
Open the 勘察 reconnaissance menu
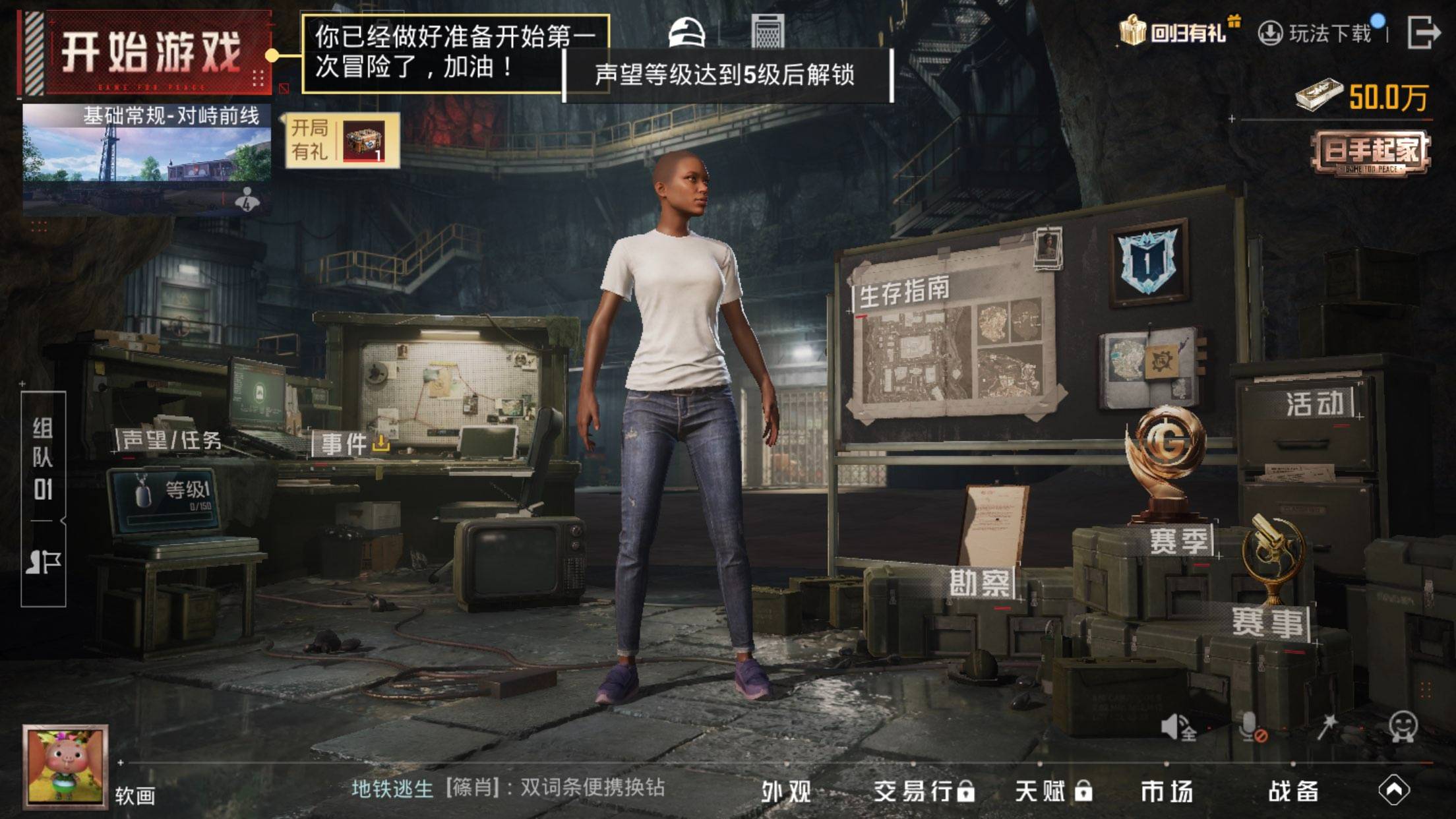pyautogui.click(x=979, y=583)
